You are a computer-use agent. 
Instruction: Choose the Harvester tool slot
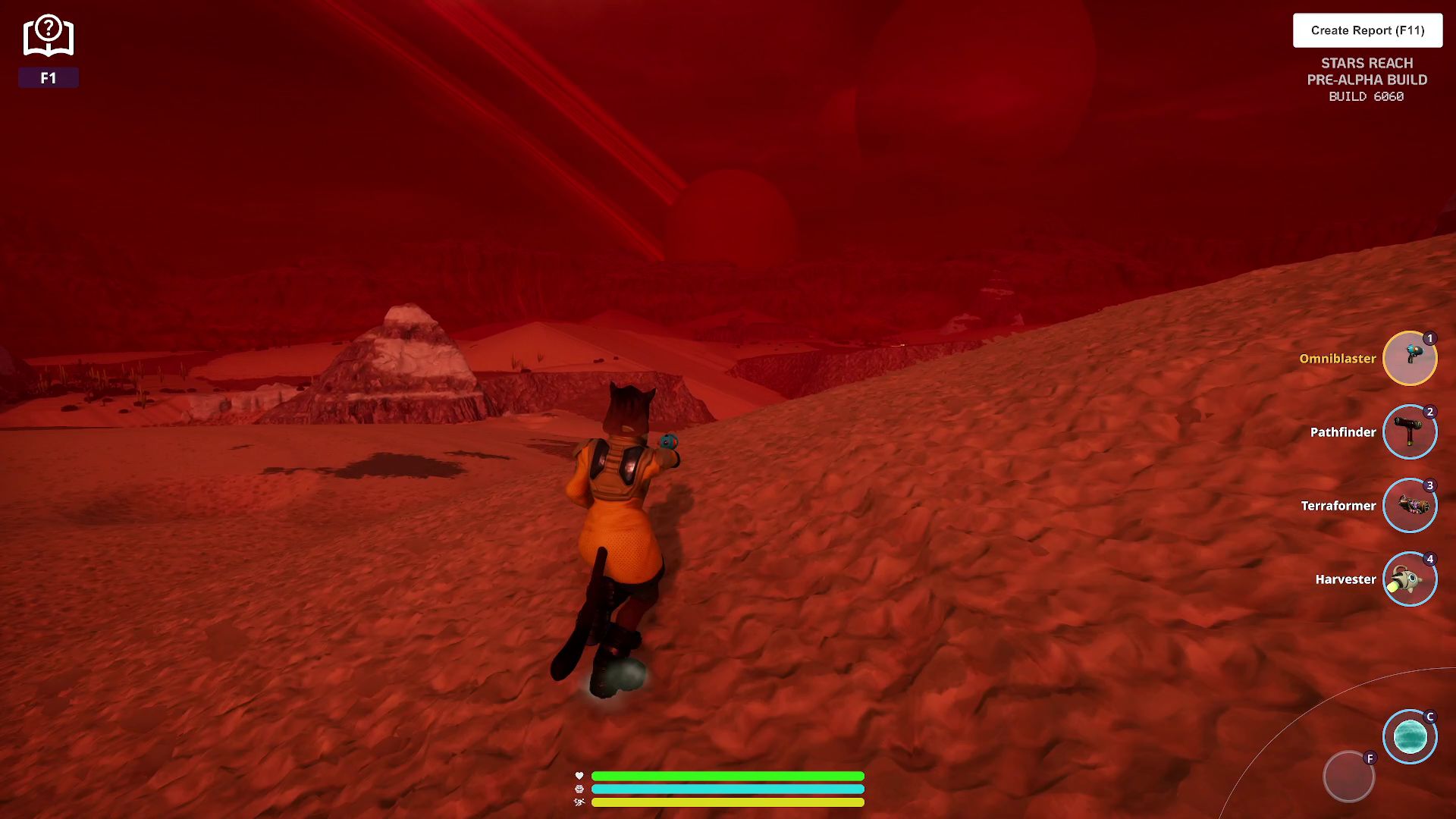(x=1410, y=579)
